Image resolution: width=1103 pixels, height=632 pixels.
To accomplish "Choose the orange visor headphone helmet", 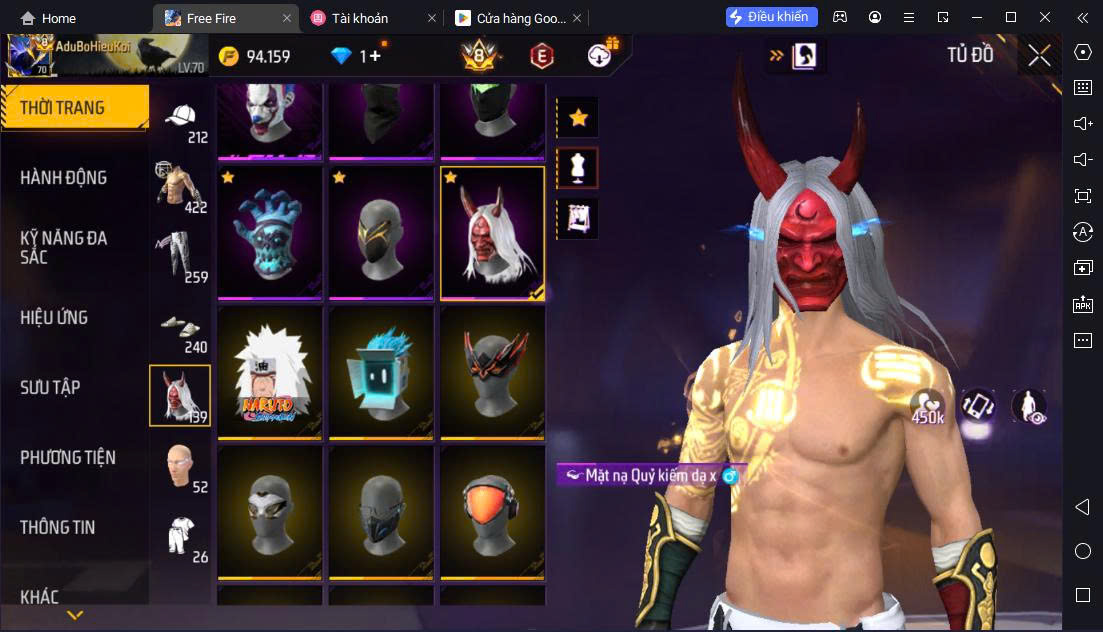I will [493, 511].
